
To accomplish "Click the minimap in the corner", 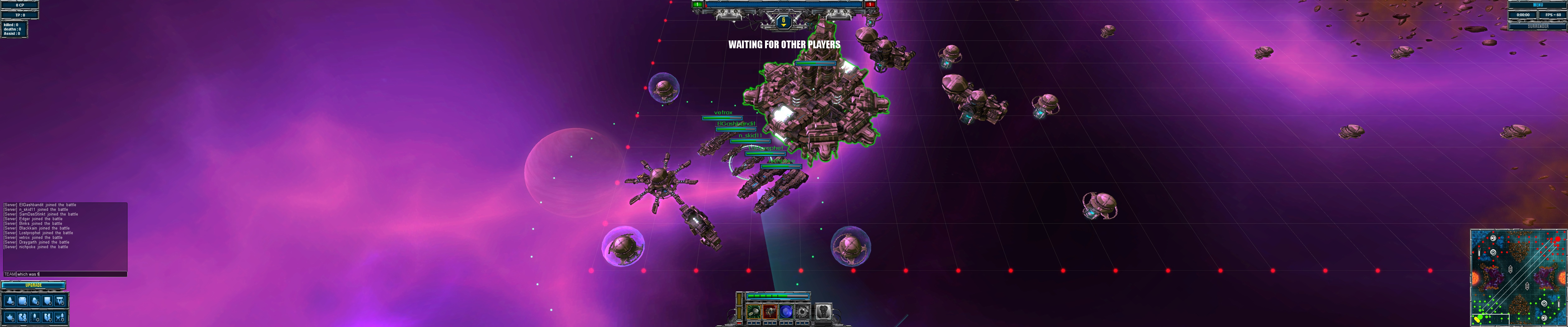I will (1518, 278).
